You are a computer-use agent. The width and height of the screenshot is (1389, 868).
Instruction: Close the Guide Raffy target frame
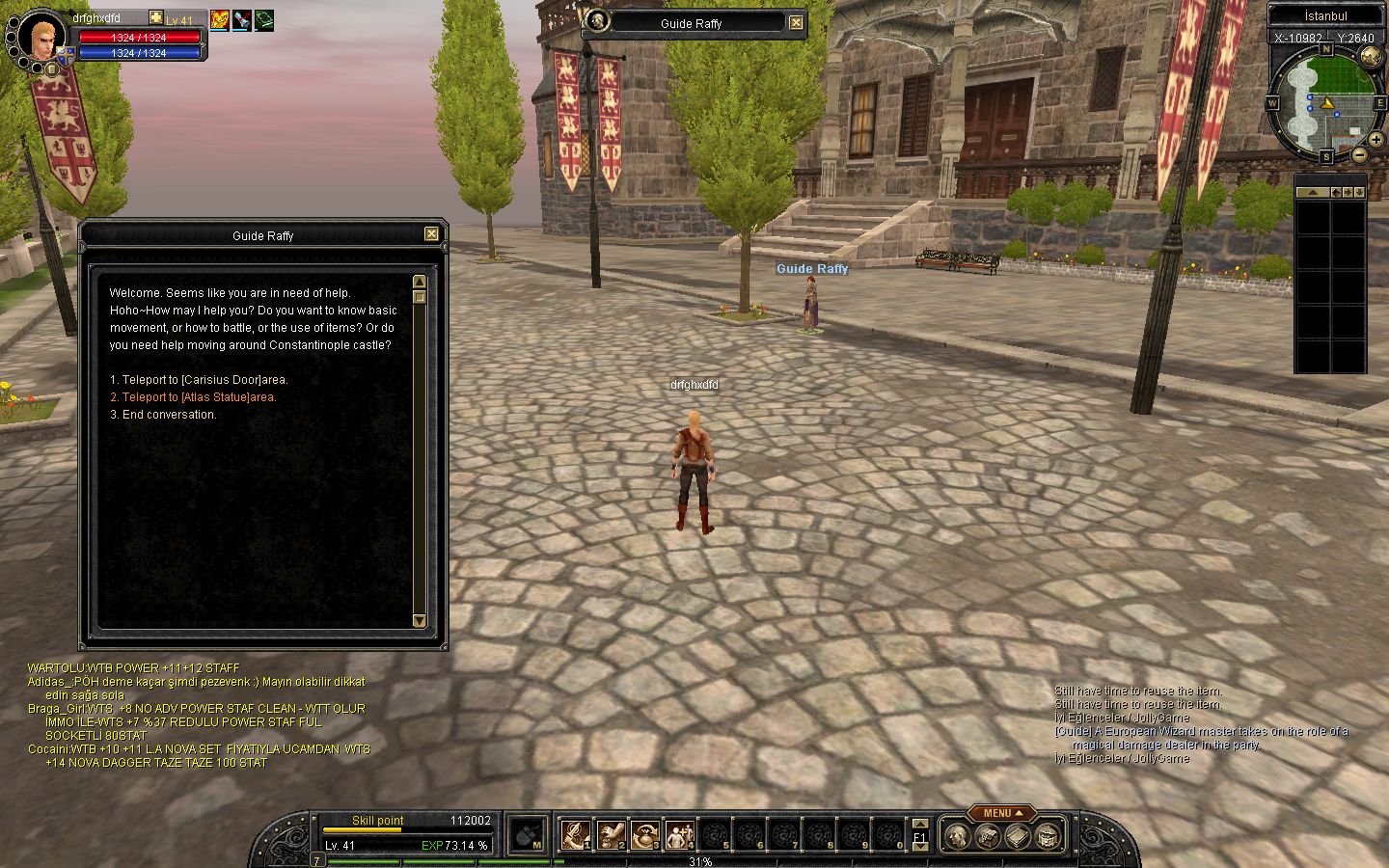[x=796, y=23]
